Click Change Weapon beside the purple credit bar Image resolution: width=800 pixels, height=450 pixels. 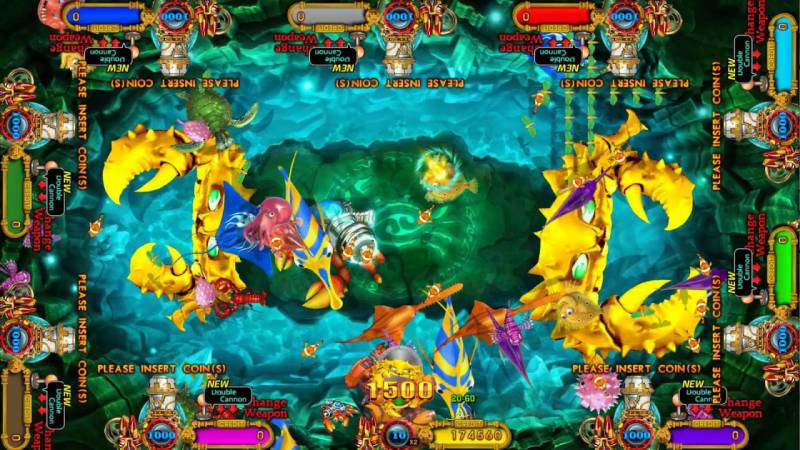click(x=739, y=407)
